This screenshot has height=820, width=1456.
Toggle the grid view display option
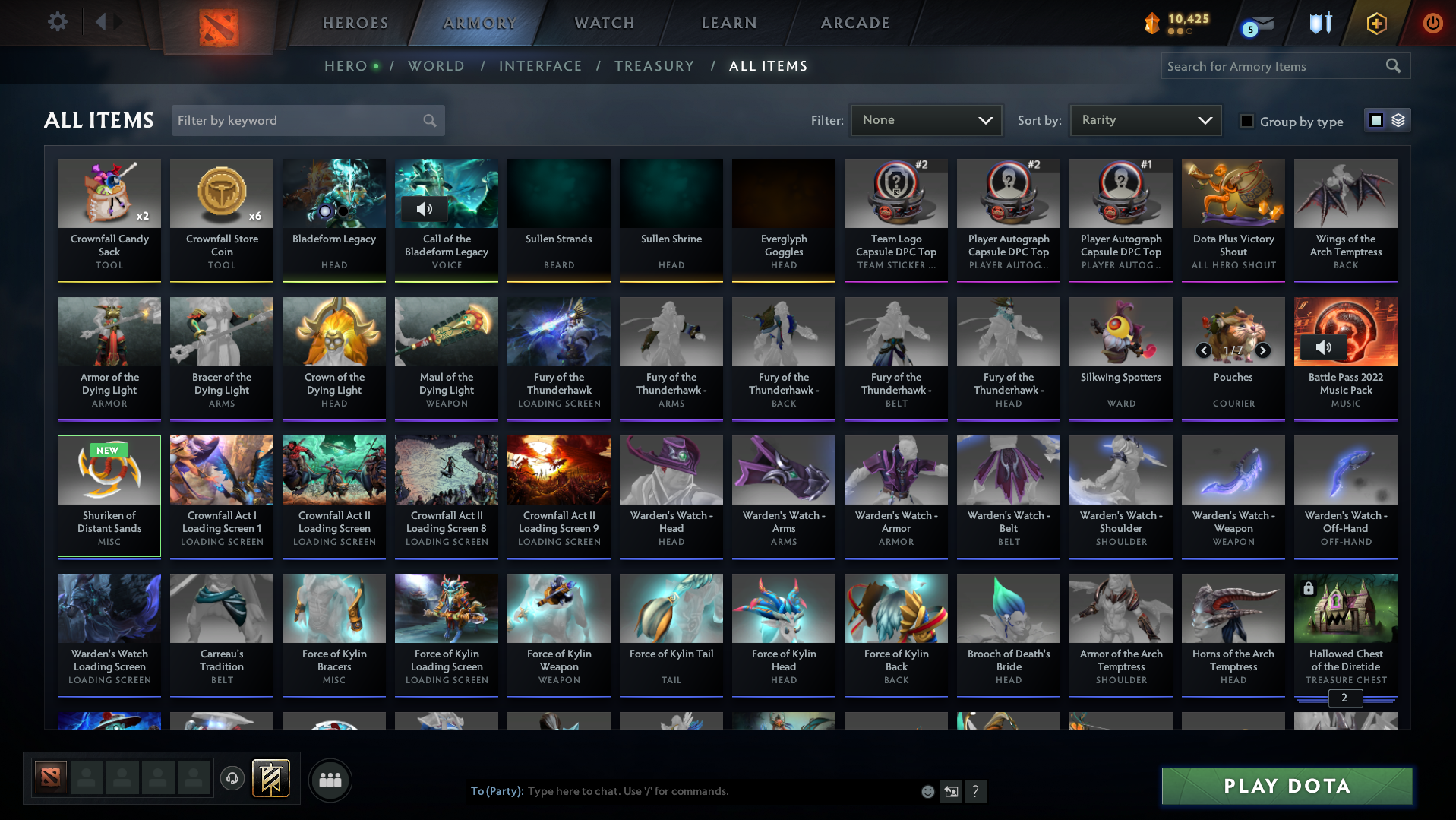pyautogui.click(x=1375, y=119)
